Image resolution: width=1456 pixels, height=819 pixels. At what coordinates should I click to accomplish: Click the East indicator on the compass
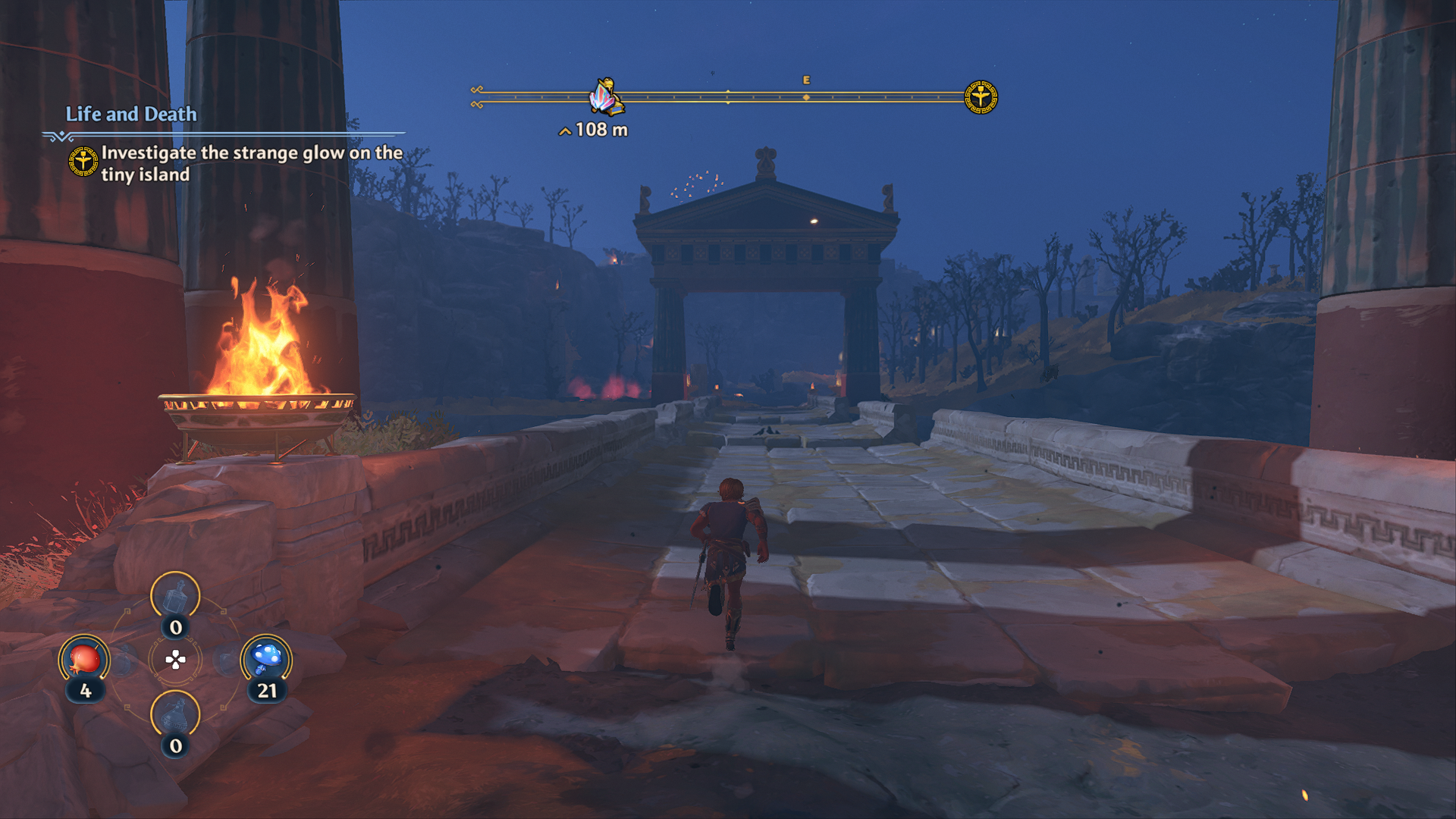click(806, 80)
